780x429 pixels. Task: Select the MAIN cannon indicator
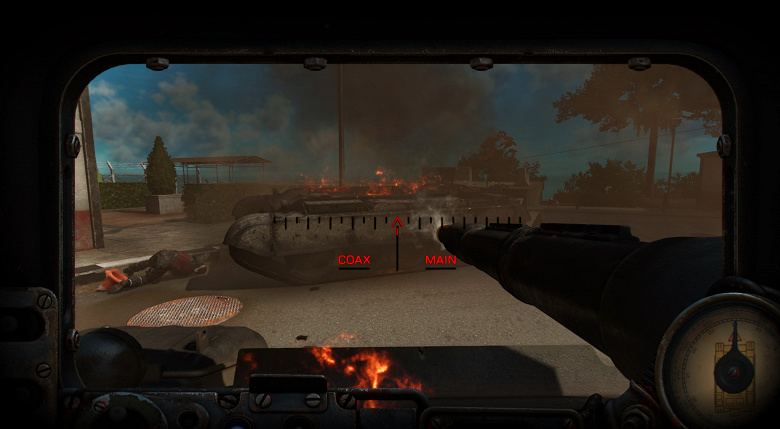click(x=440, y=260)
